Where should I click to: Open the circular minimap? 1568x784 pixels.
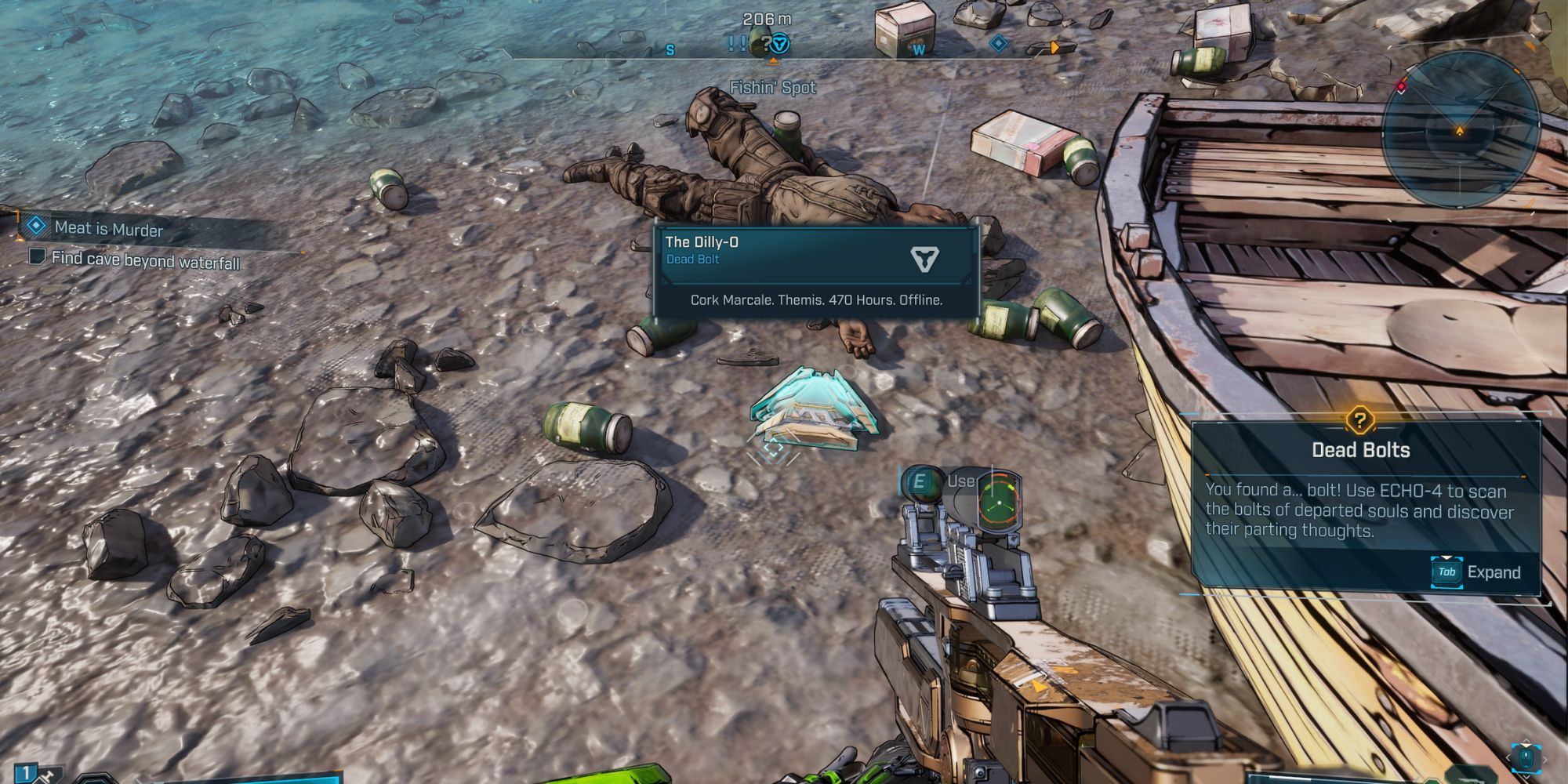click(x=1460, y=129)
